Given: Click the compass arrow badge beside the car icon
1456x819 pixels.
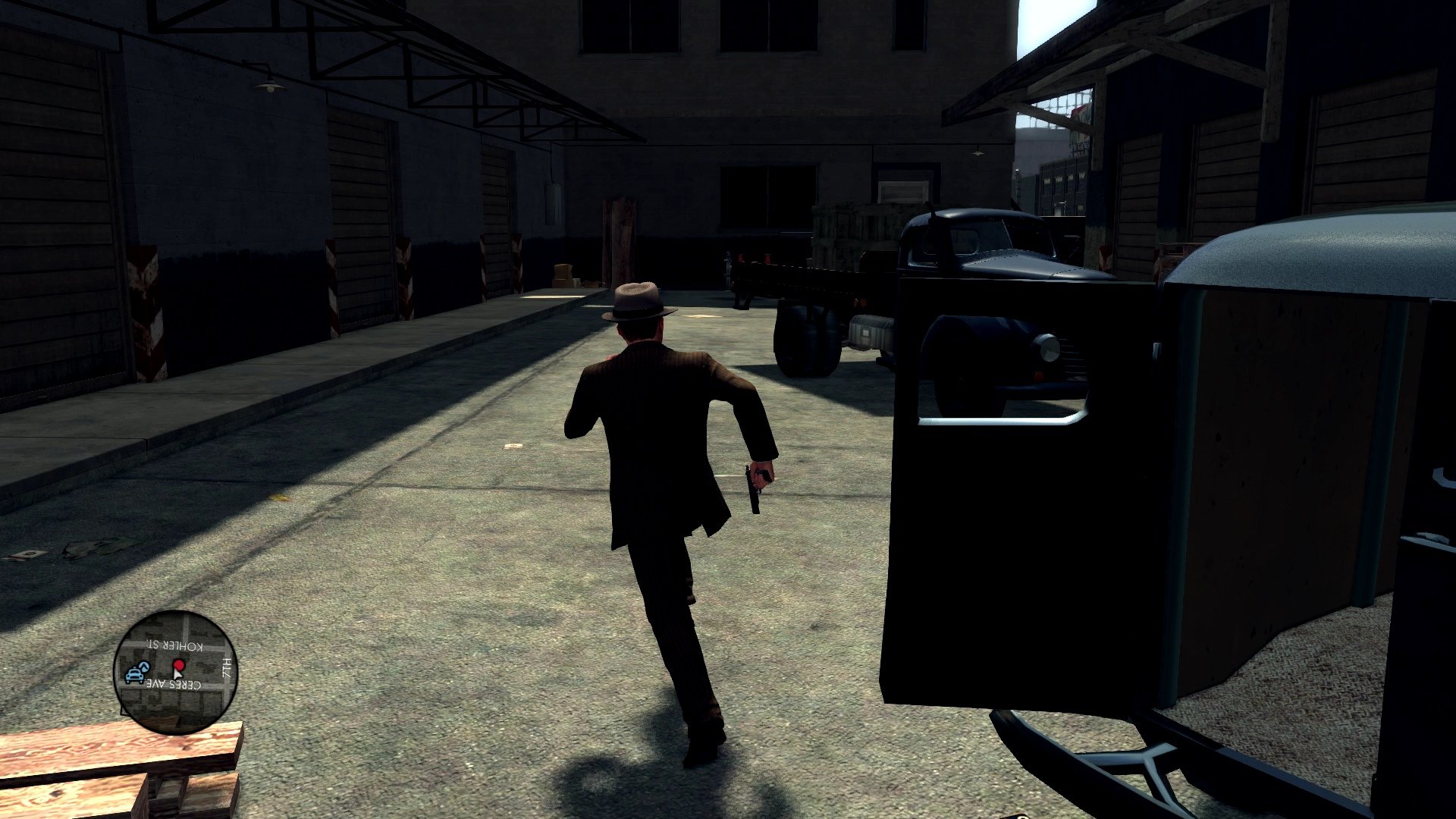Looking at the screenshot, I should point(145,666).
